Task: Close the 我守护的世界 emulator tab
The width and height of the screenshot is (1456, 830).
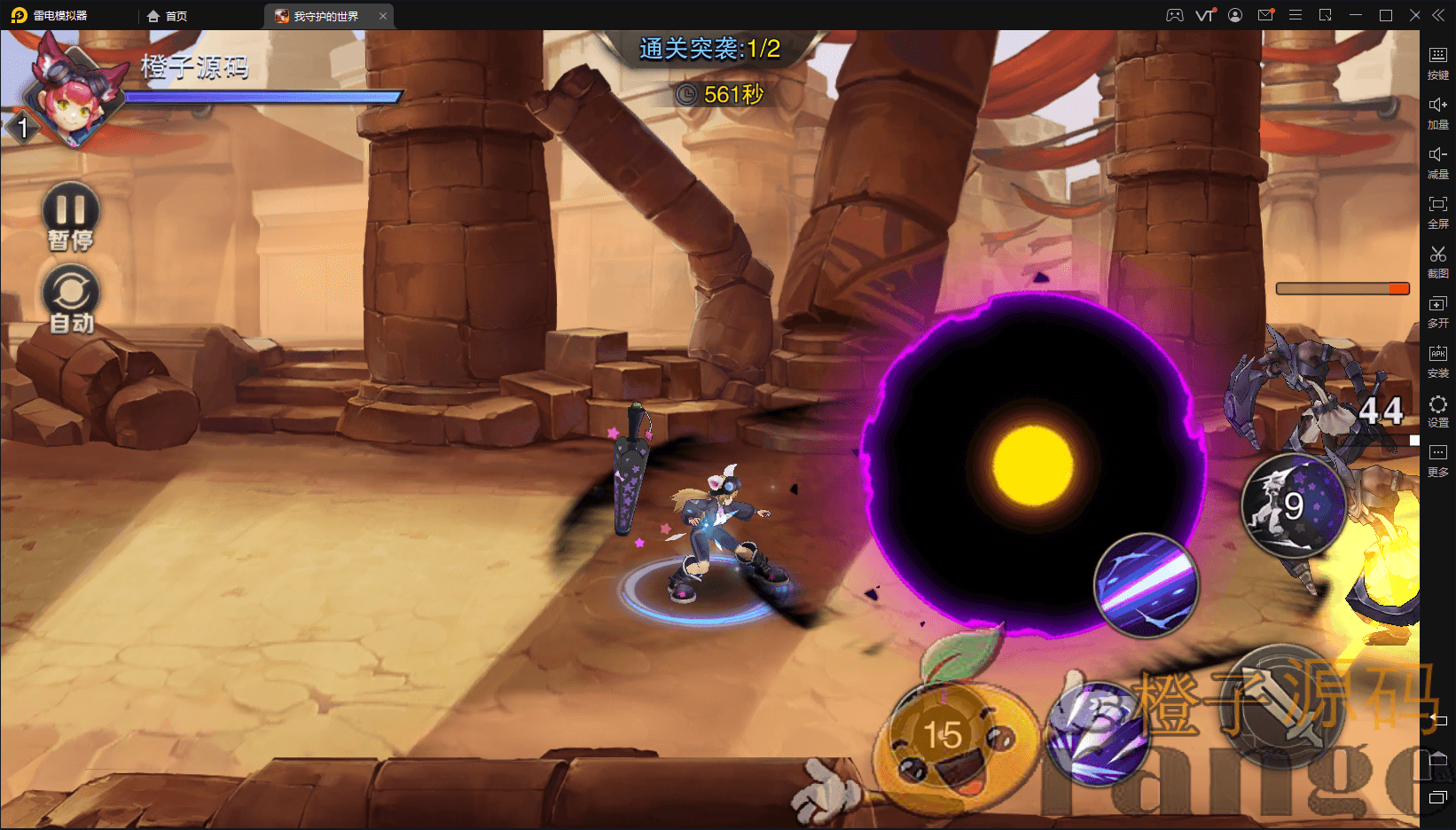Action: (x=383, y=16)
